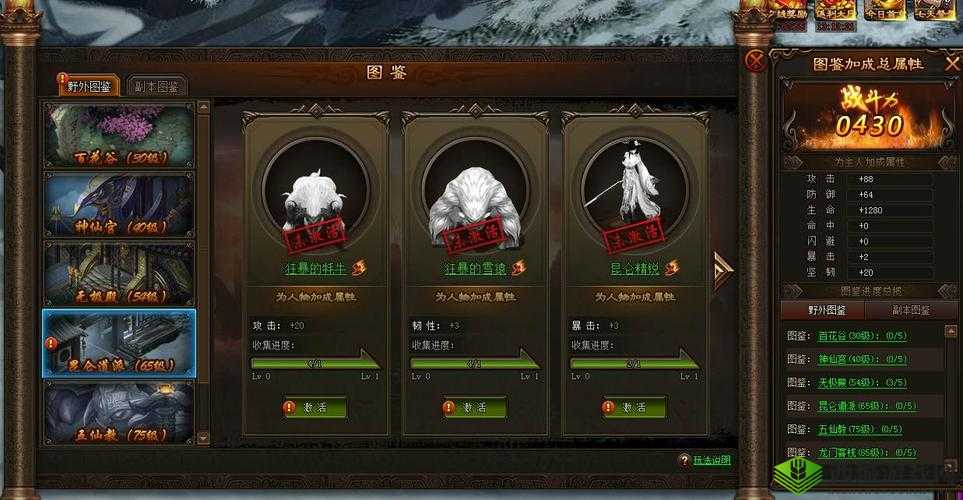Open the 昆仑精锐 name link
Image resolution: width=963 pixels, height=500 pixels.
click(x=635, y=268)
